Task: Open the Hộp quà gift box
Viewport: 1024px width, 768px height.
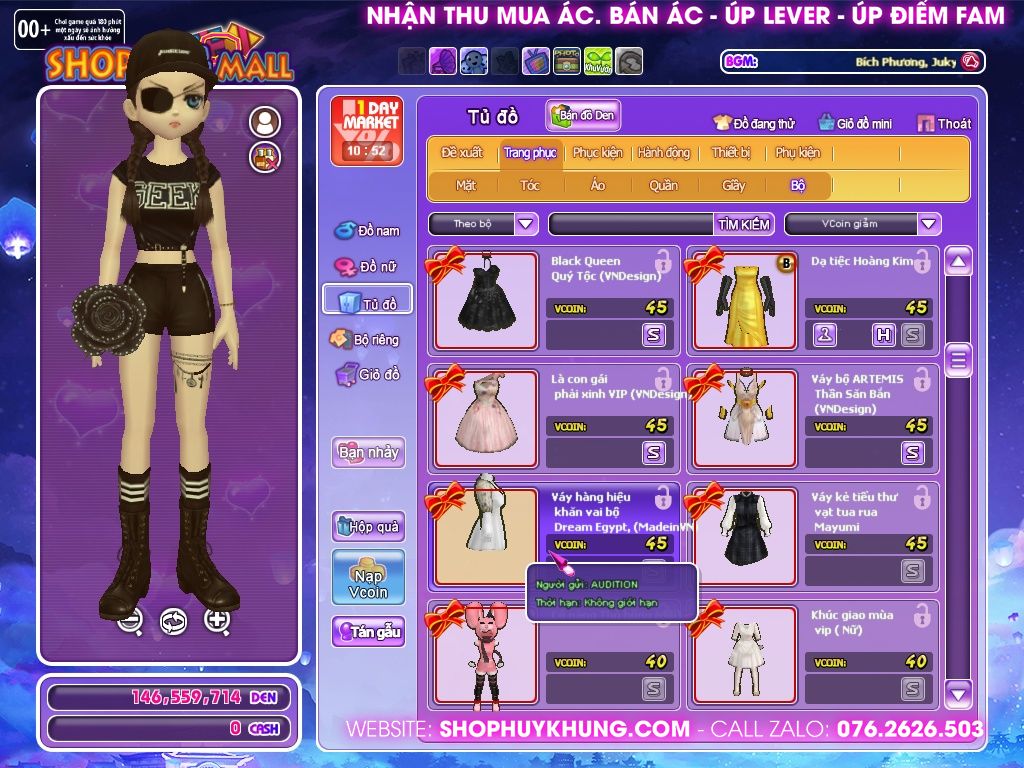Action: (x=368, y=526)
